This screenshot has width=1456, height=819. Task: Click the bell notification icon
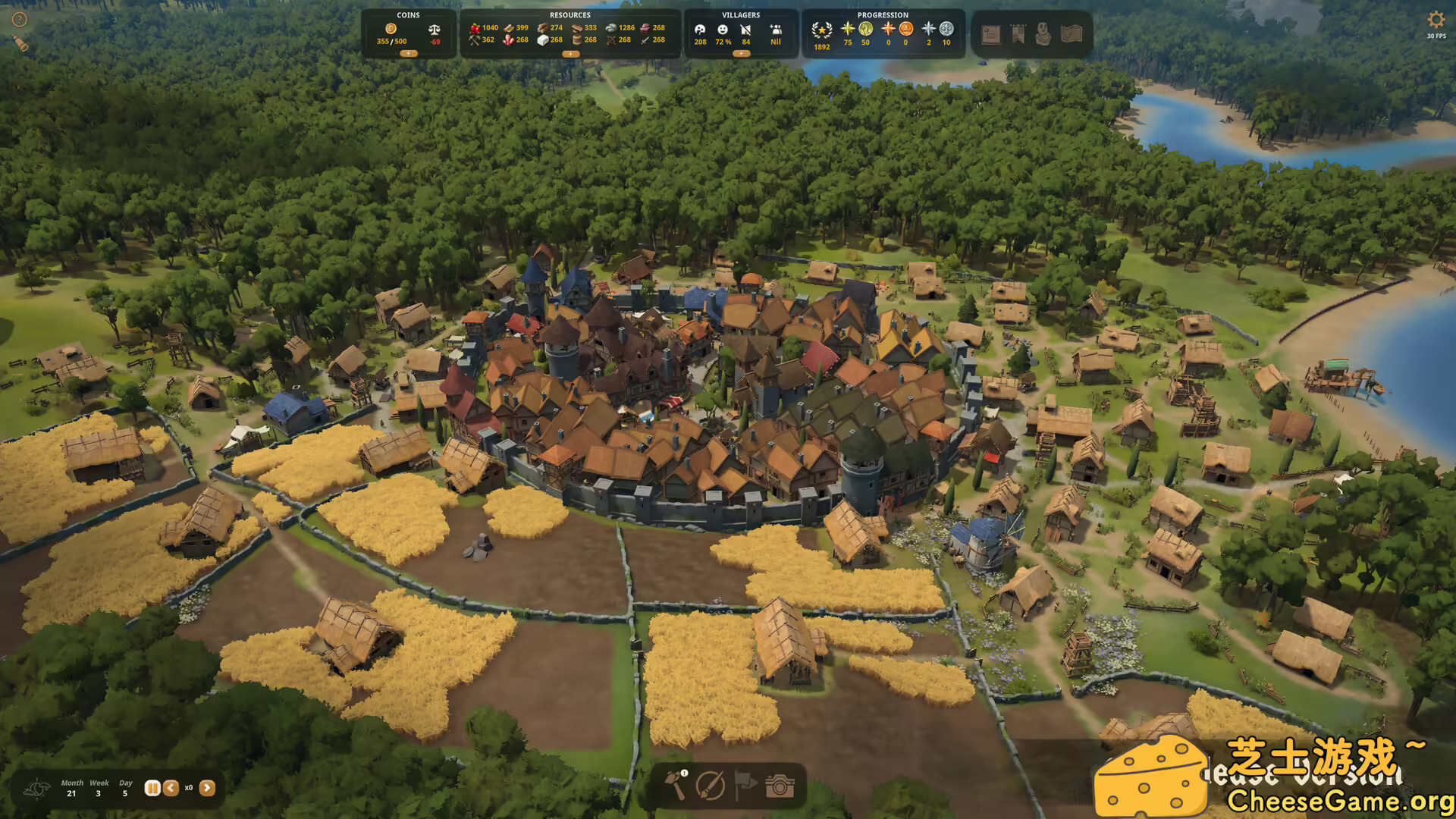[x=21, y=45]
